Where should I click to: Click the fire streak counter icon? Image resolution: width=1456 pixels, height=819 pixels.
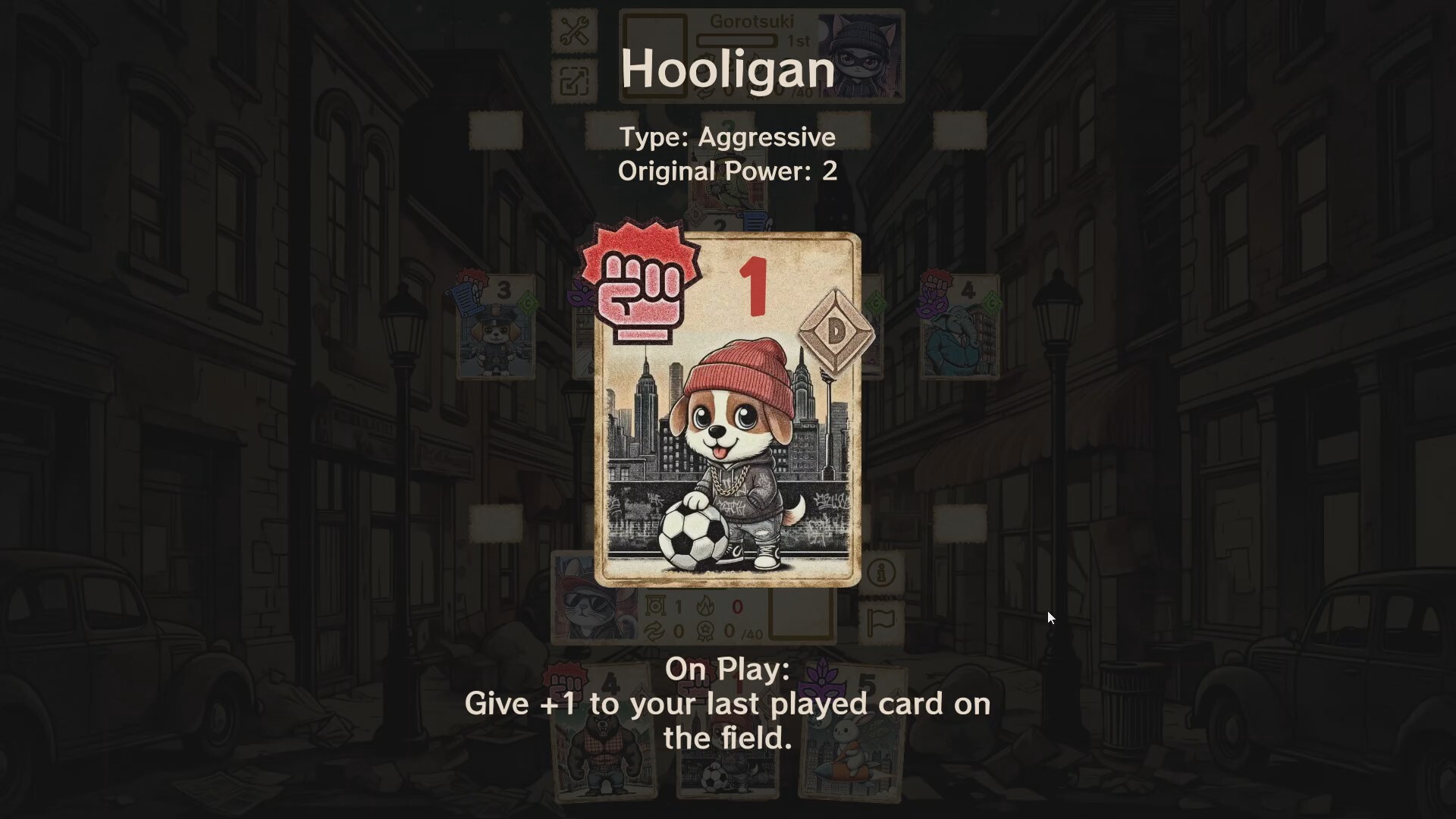tap(705, 606)
